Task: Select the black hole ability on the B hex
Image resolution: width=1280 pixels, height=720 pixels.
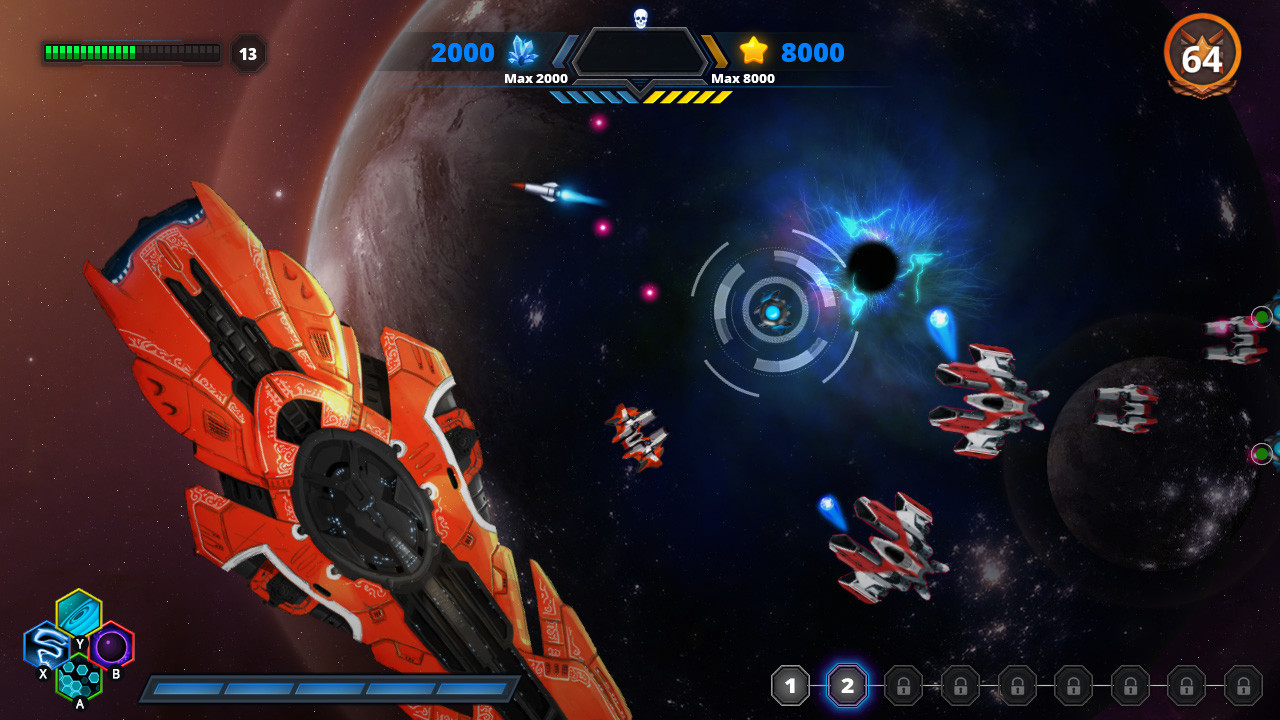Action: (x=110, y=644)
